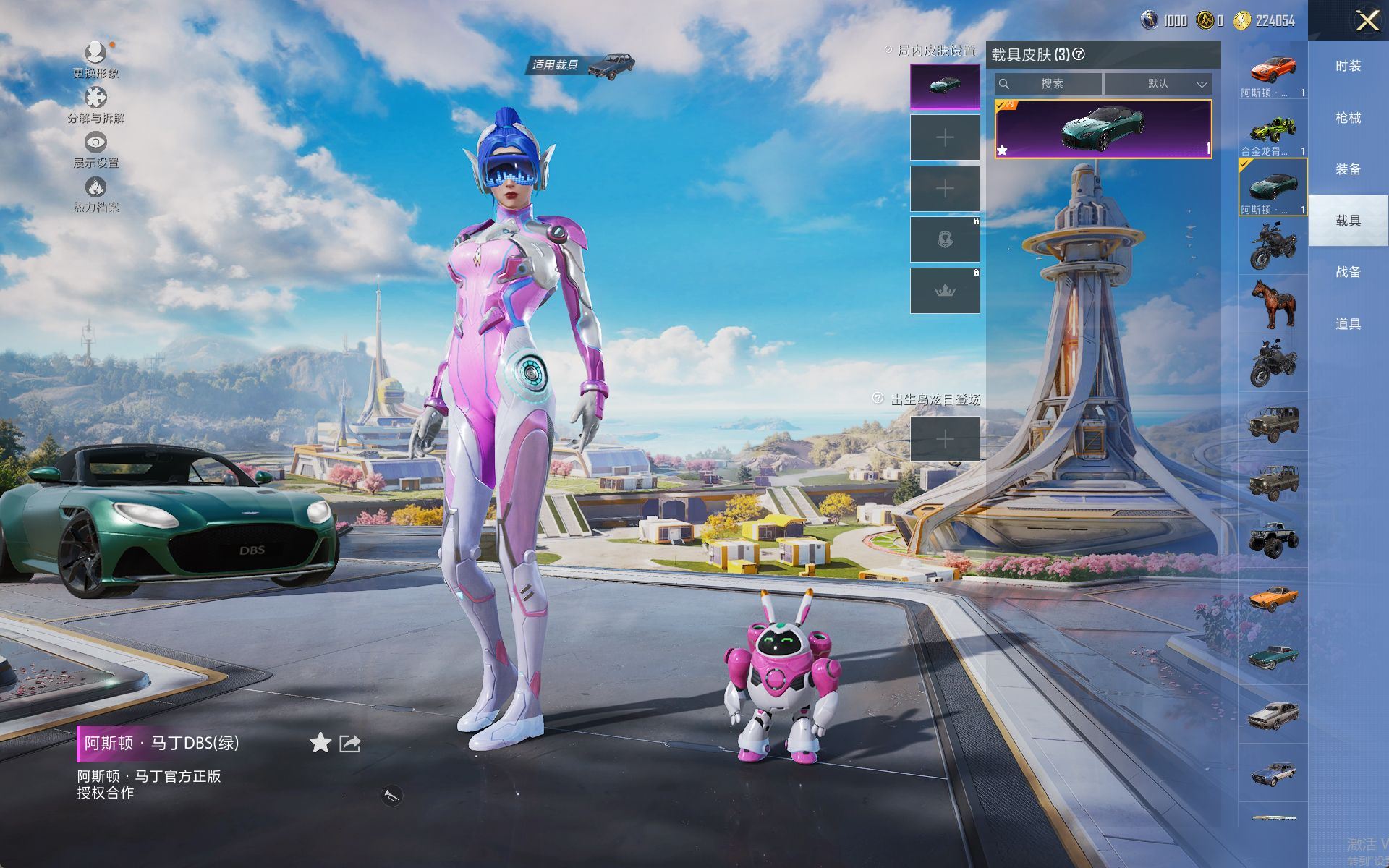Add a 出生岛炫目登场 entrance via plus slot
This screenshot has width=1389, height=868.
click(x=945, y=439)
